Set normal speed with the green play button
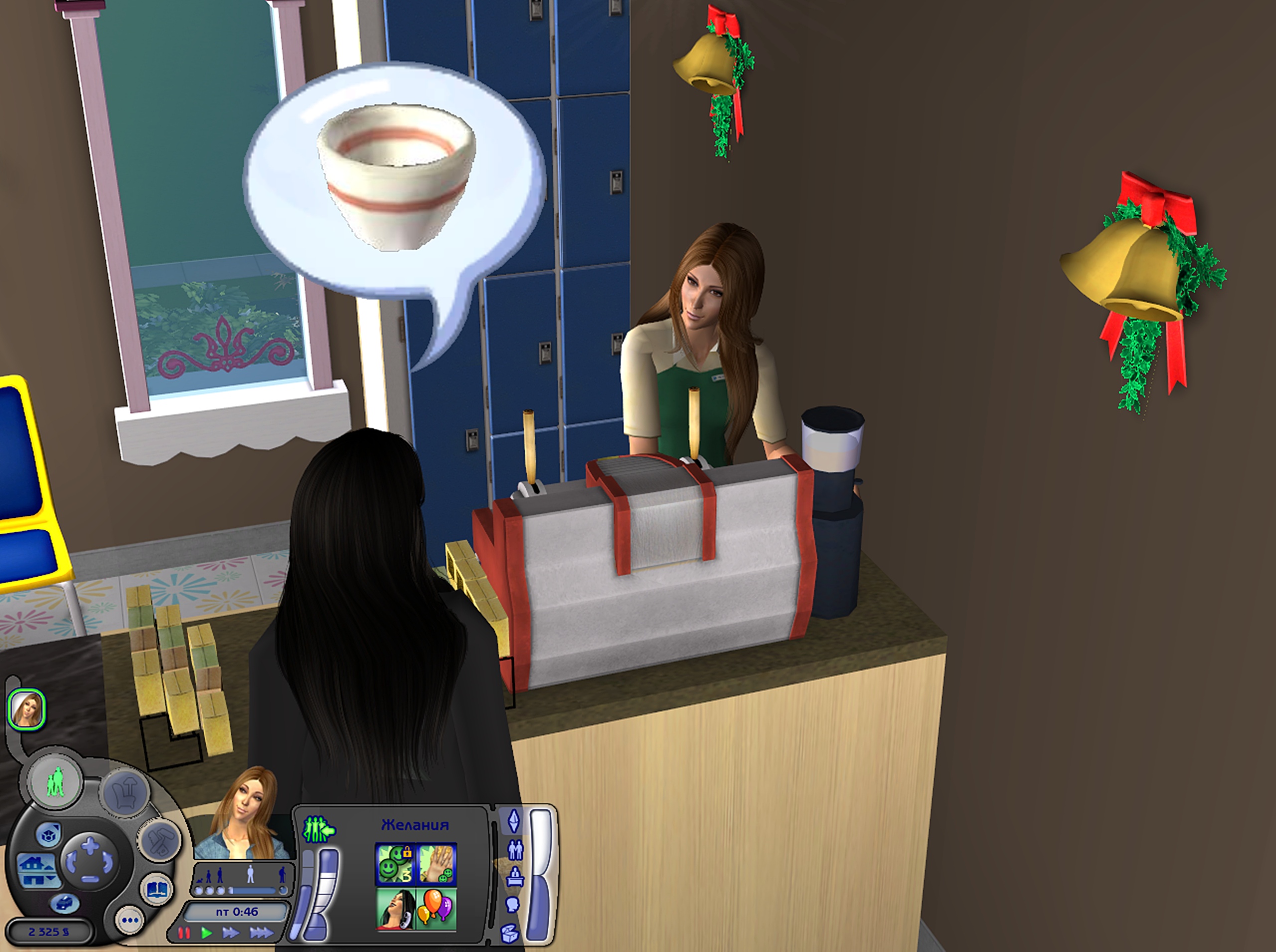 click(x=206, y=933)
